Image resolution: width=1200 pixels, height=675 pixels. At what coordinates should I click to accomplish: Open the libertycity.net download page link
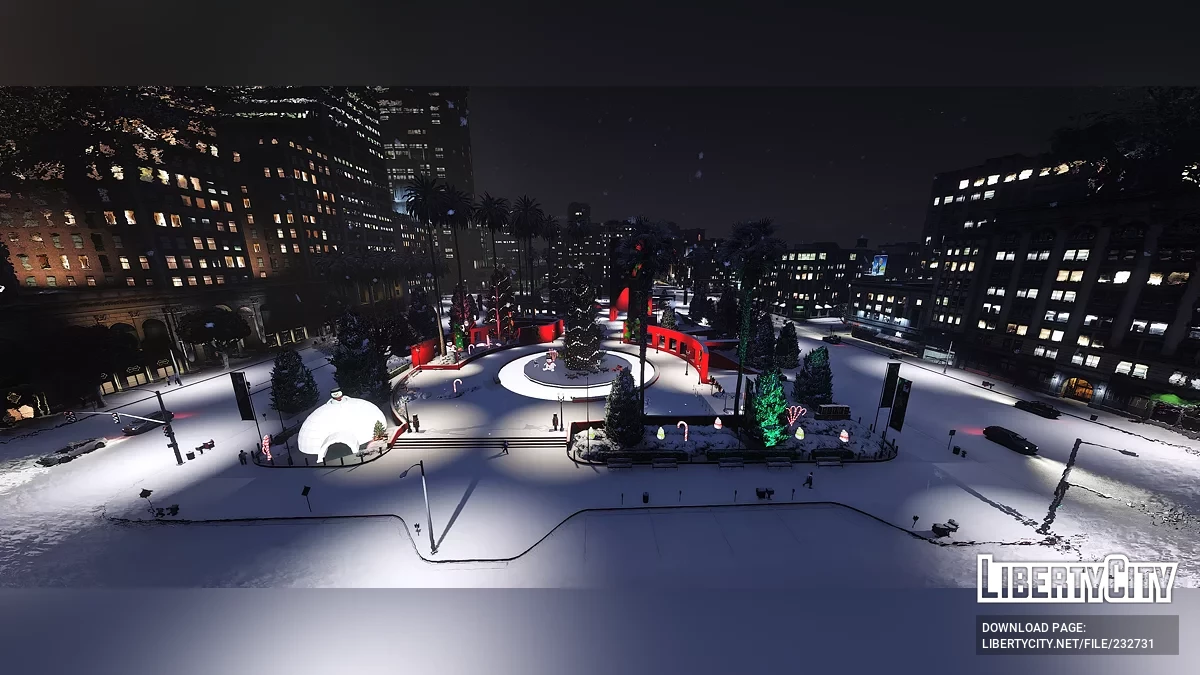(x=1068, y=644)
